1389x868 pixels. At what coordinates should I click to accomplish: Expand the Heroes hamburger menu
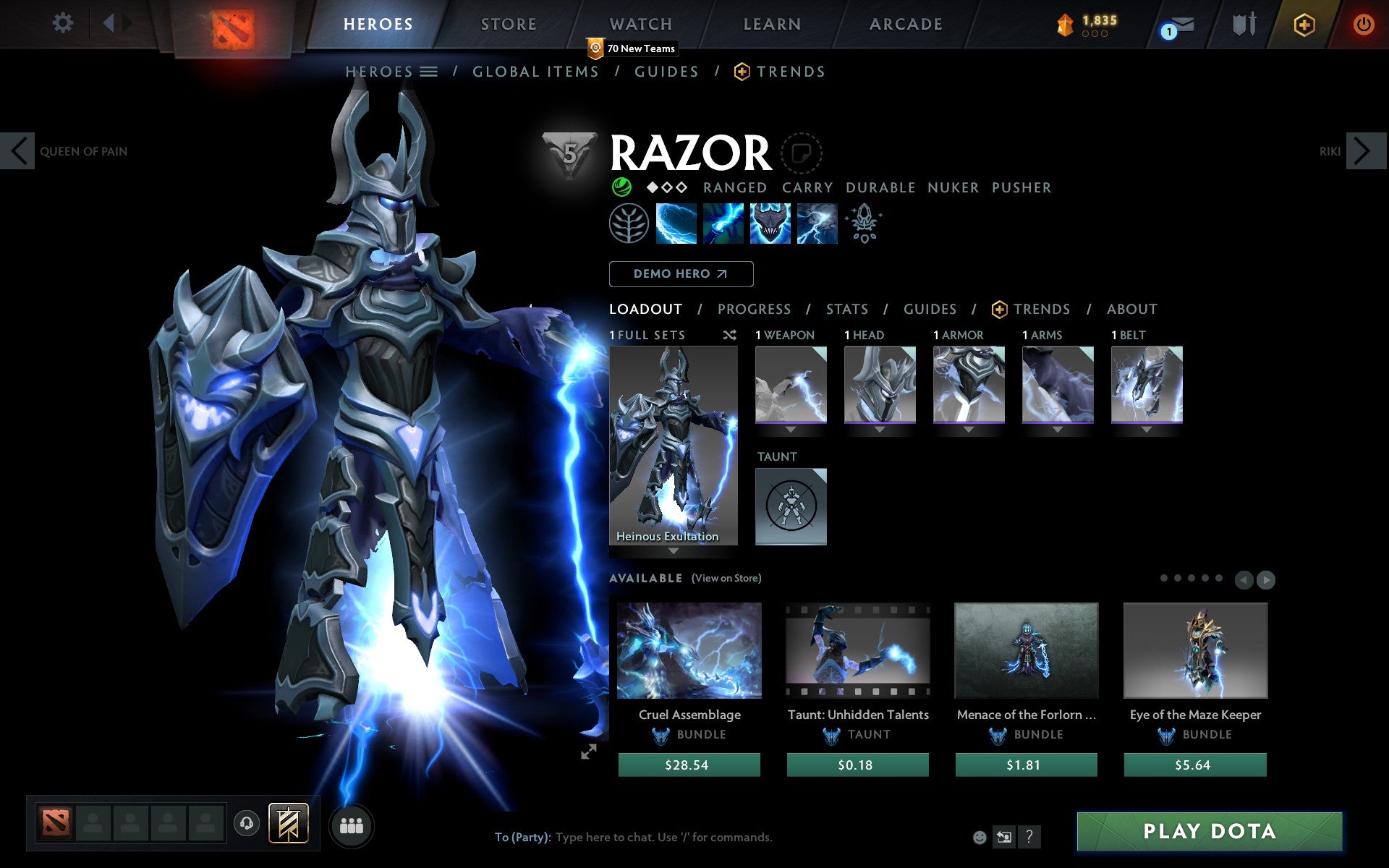(428, 72)
